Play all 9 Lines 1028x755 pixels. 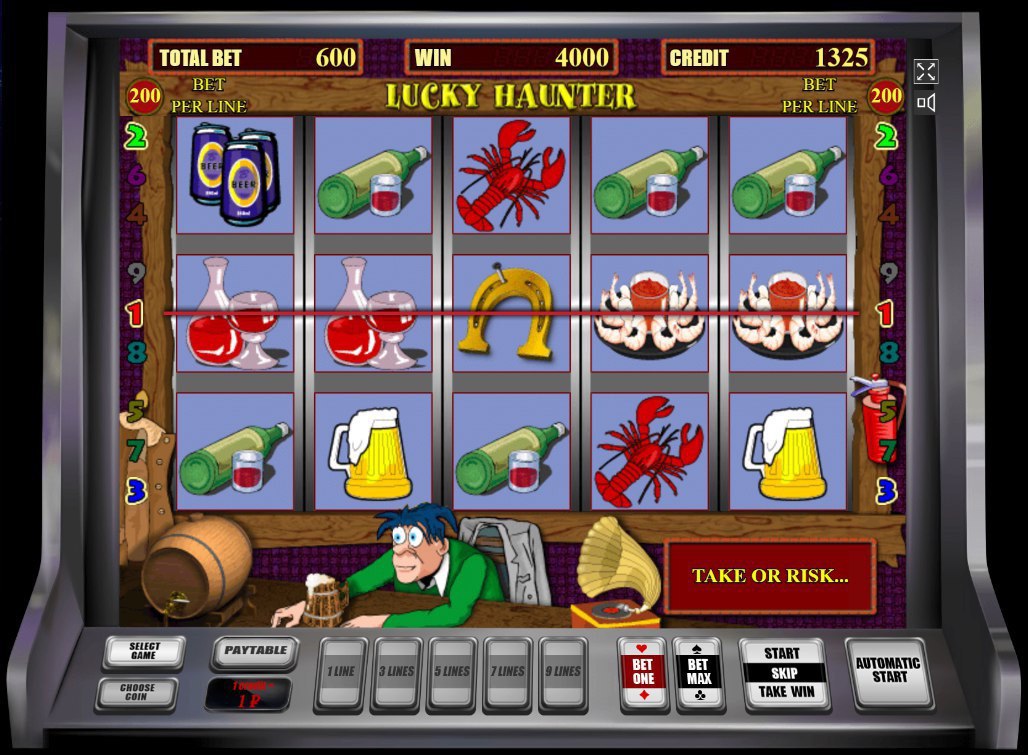pyautogui.click(x=564, y=673)
